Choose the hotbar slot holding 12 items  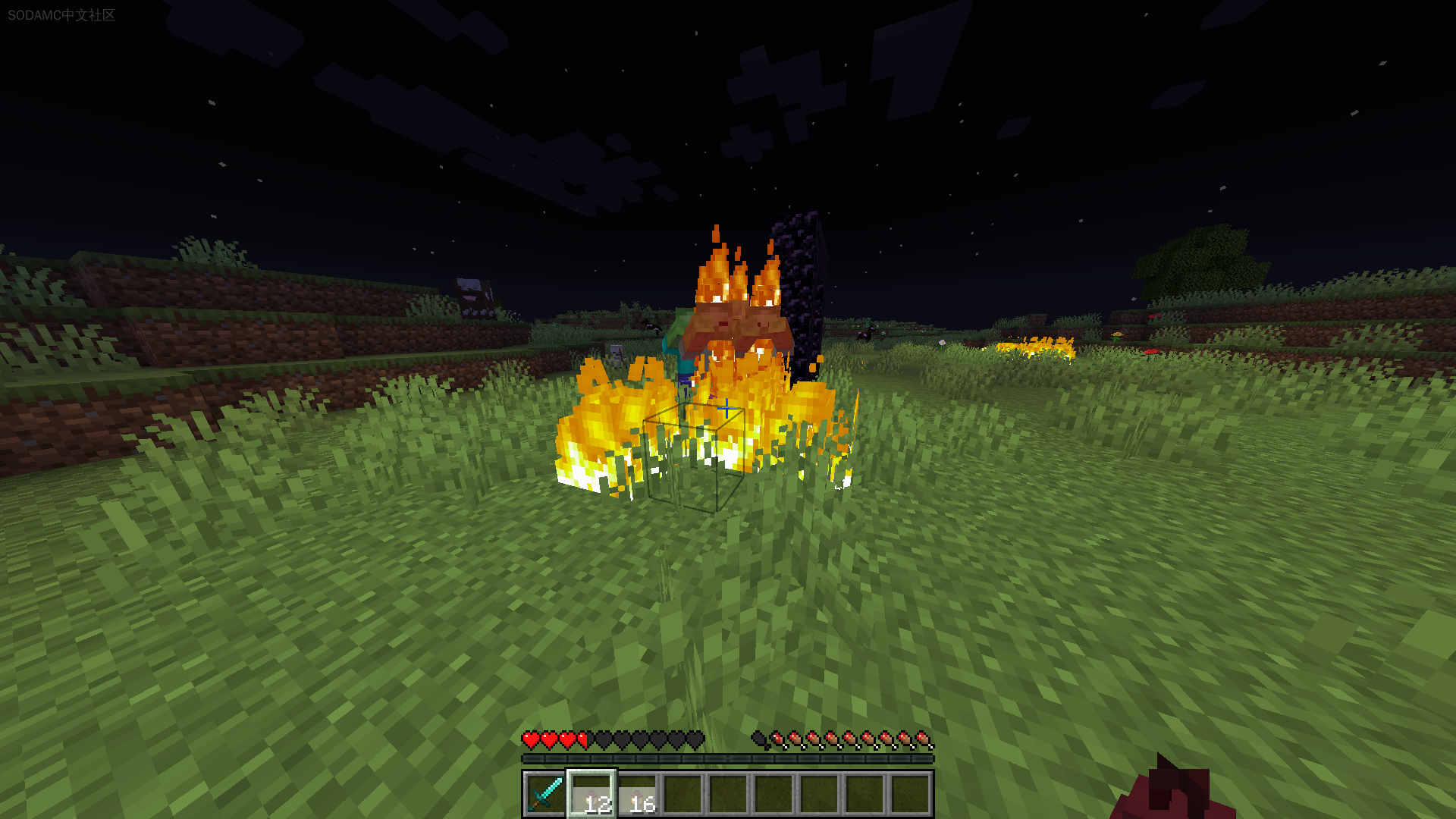pyautogui.click(x=591, y=794)
